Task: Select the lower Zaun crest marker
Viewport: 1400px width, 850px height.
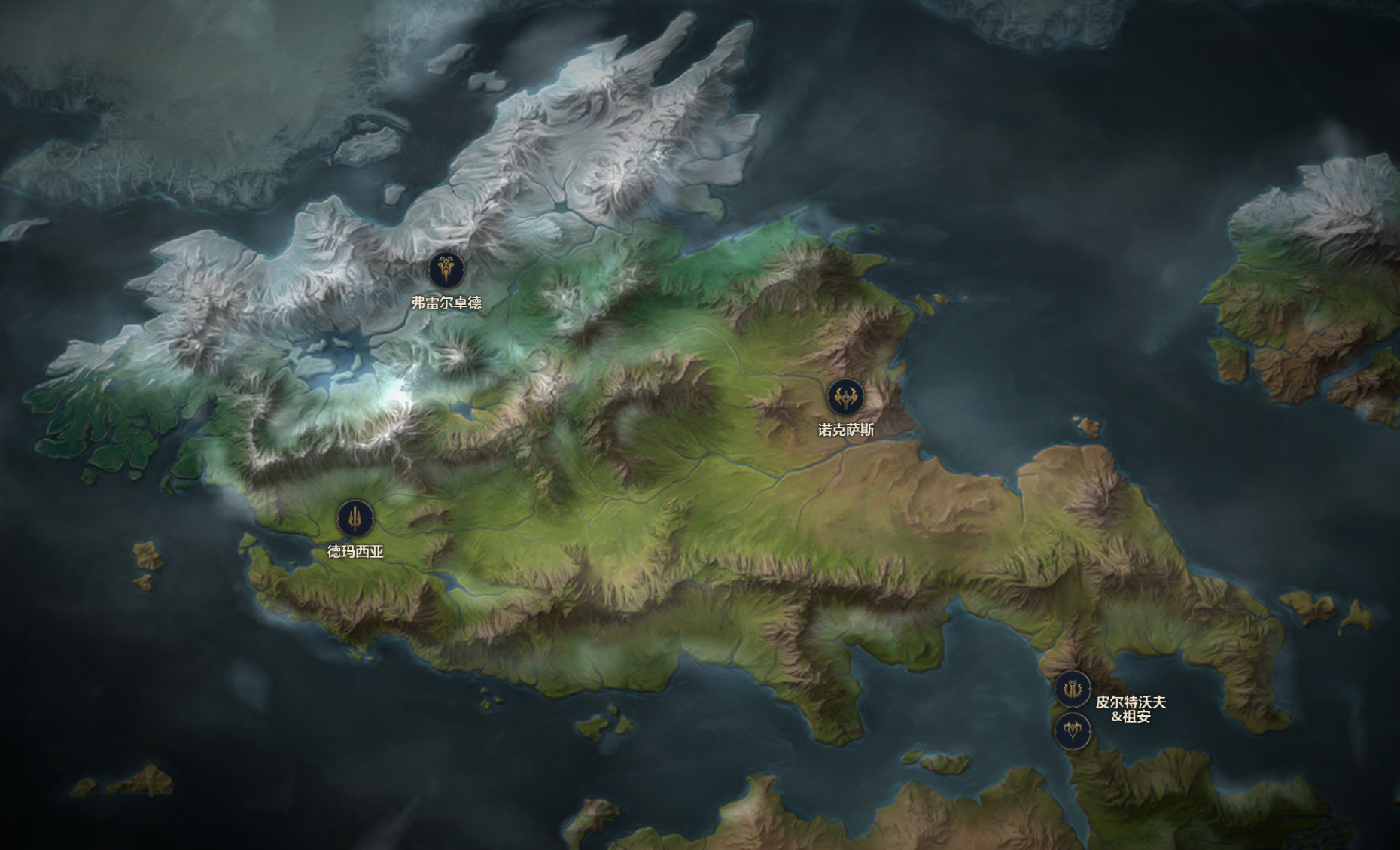Action: (1072, 730)
